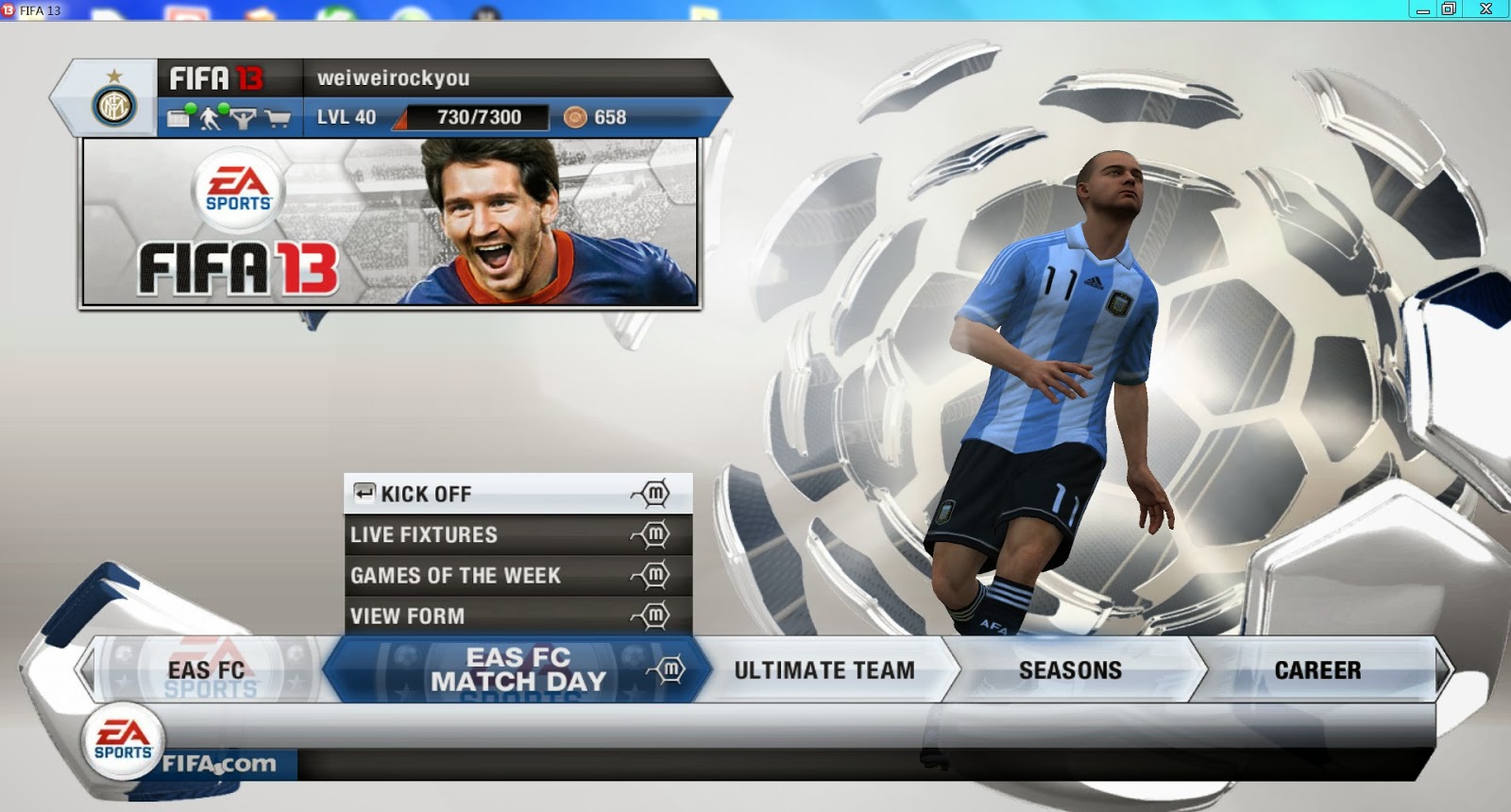The height and width of the screenshot is (812, 1511).
Task: Switch to the Ultimate Team tab
Action: 823,670
